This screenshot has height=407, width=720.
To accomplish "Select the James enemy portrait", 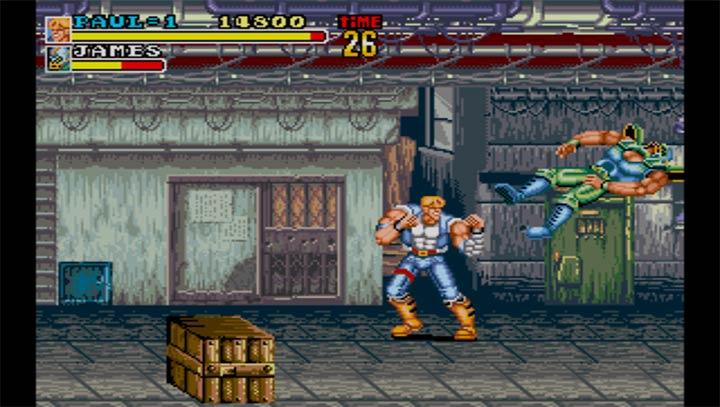I will coord(58,57).
